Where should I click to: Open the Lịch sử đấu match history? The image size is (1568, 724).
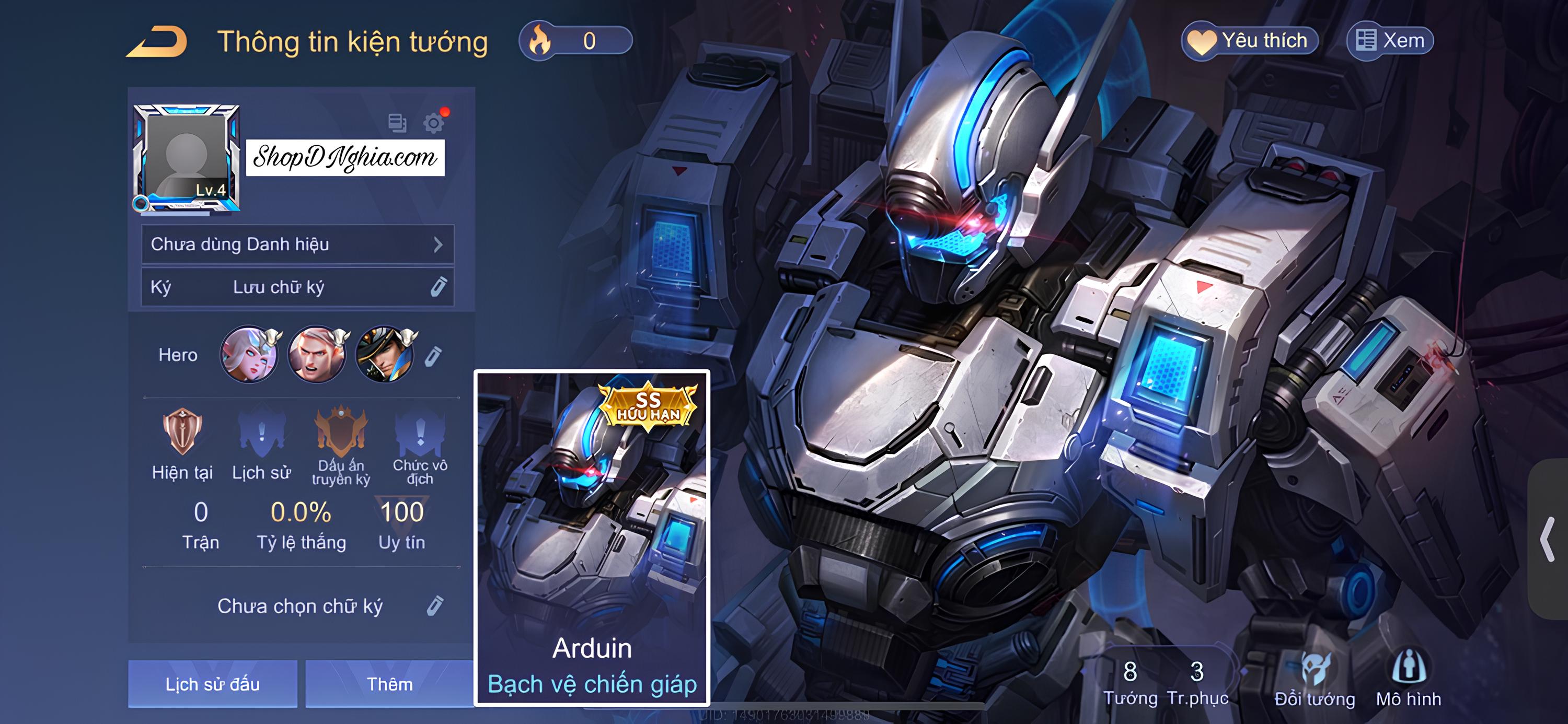point(212,684)
